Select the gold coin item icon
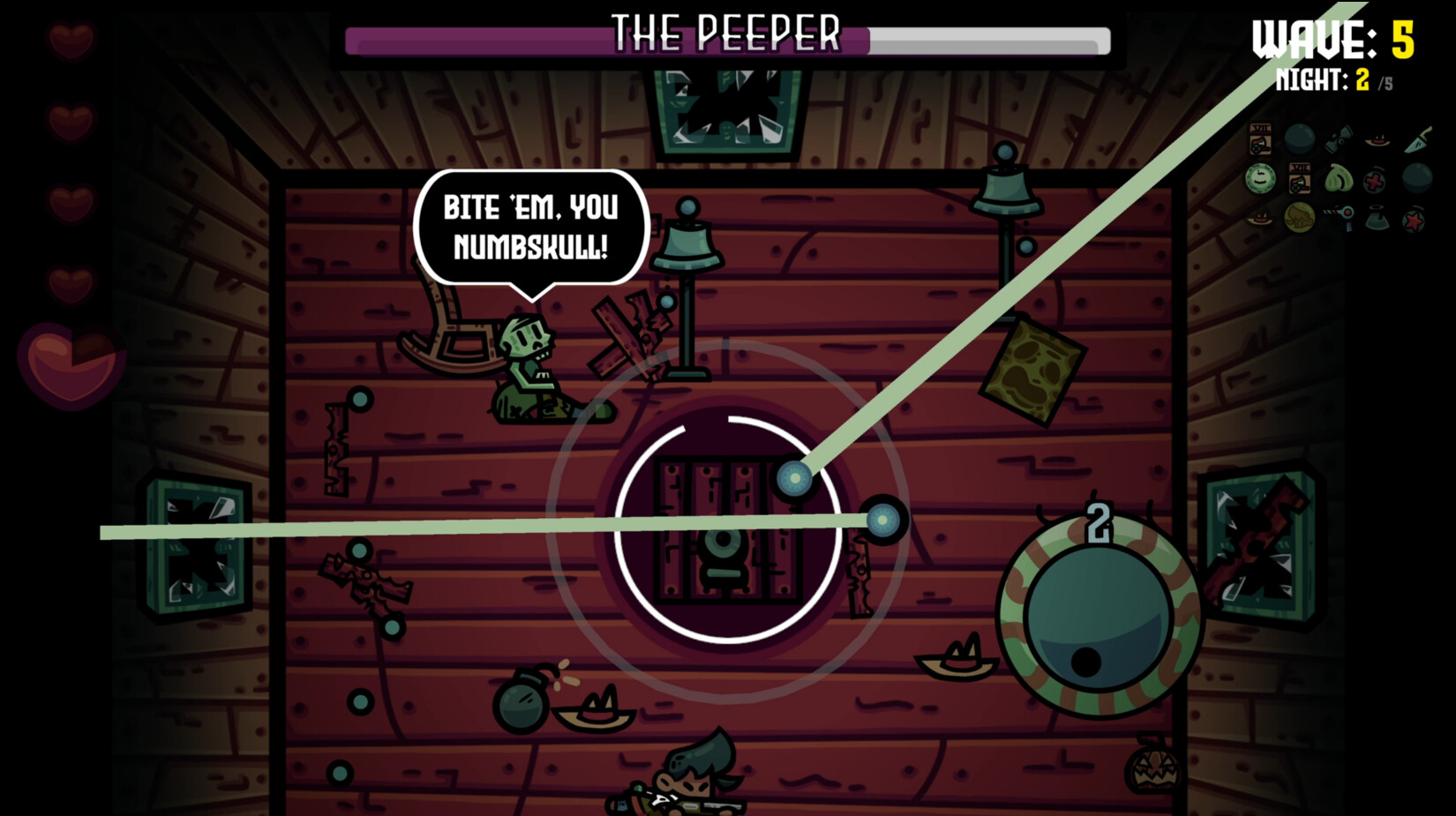Image resolution: width=1456 pixels, height=816 pixels. [x=1300, y=218]
